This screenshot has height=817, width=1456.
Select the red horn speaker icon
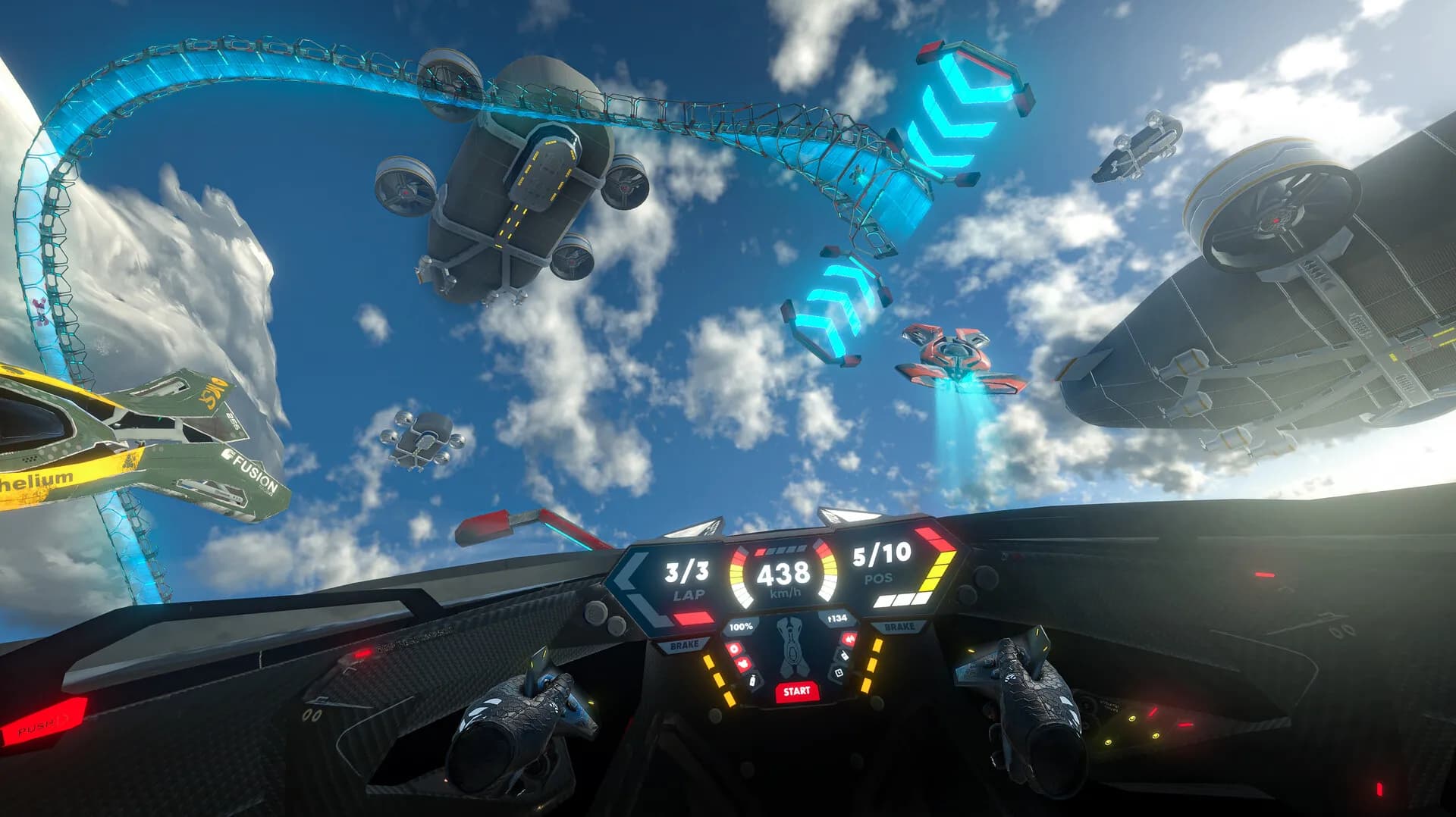[849, 637]
